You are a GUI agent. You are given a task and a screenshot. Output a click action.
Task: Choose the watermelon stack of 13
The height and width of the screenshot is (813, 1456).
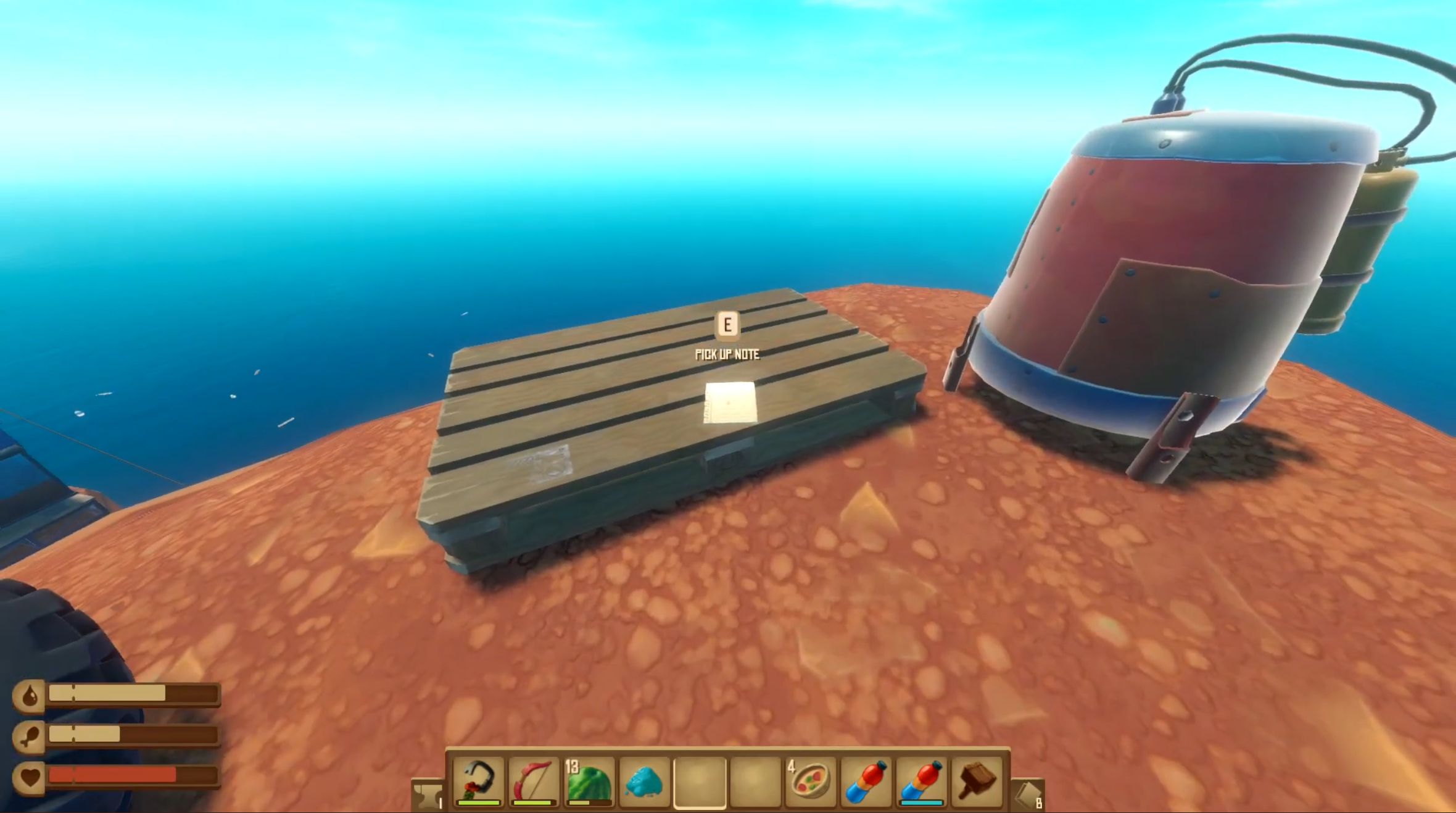(x=589, y=782)
